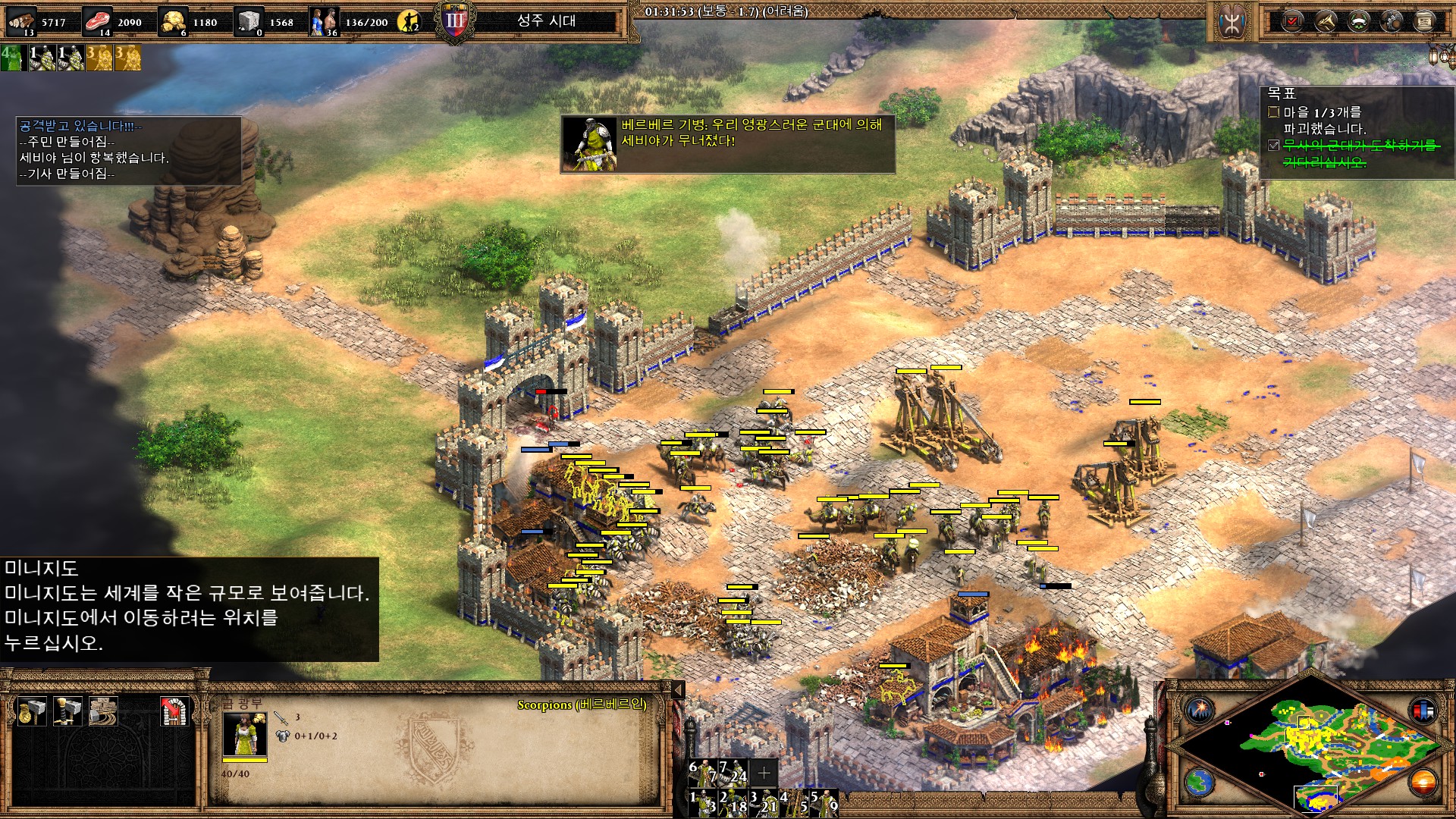Open the main menu scroll icon
This screenshot has width=1456, height=819.
tap(1425, 21)
